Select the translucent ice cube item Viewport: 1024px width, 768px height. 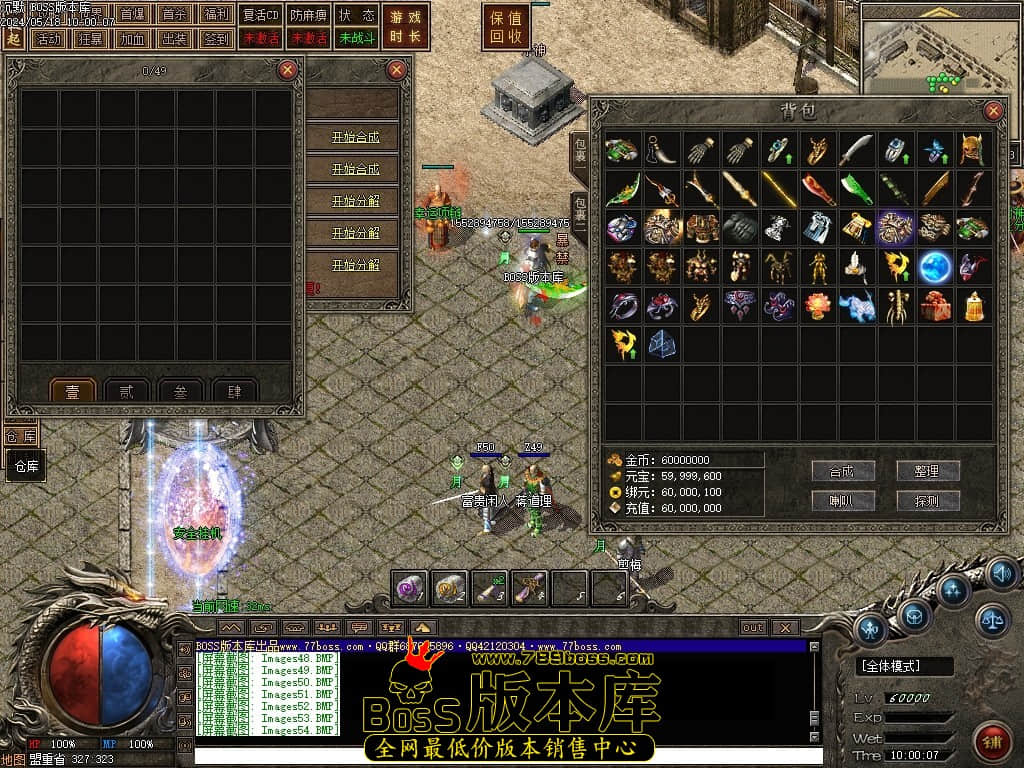[660, 344]
